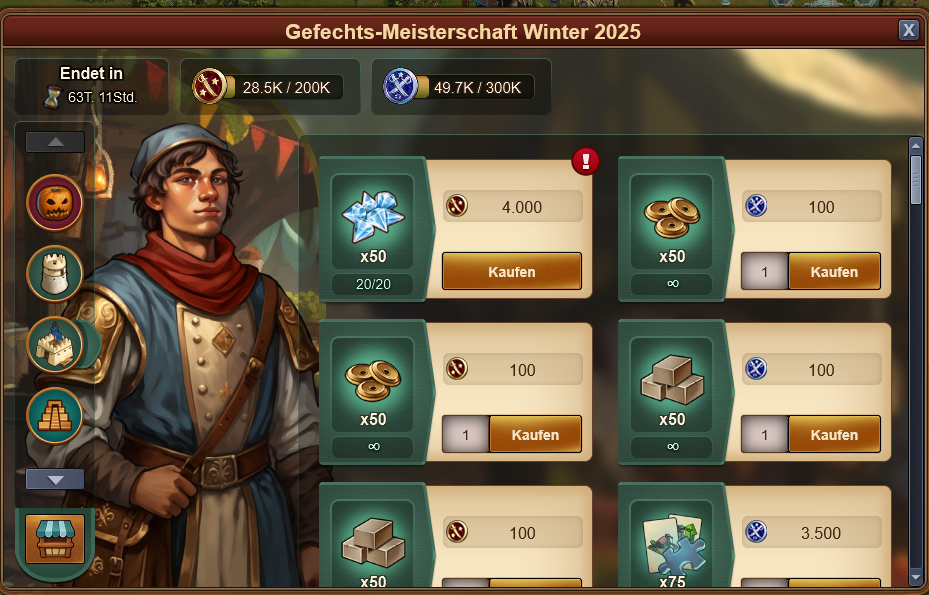Click the down arrow below category icons
The height and width of the screenshot is (595, 929).
pyautogui.click(x=55, y=479)
